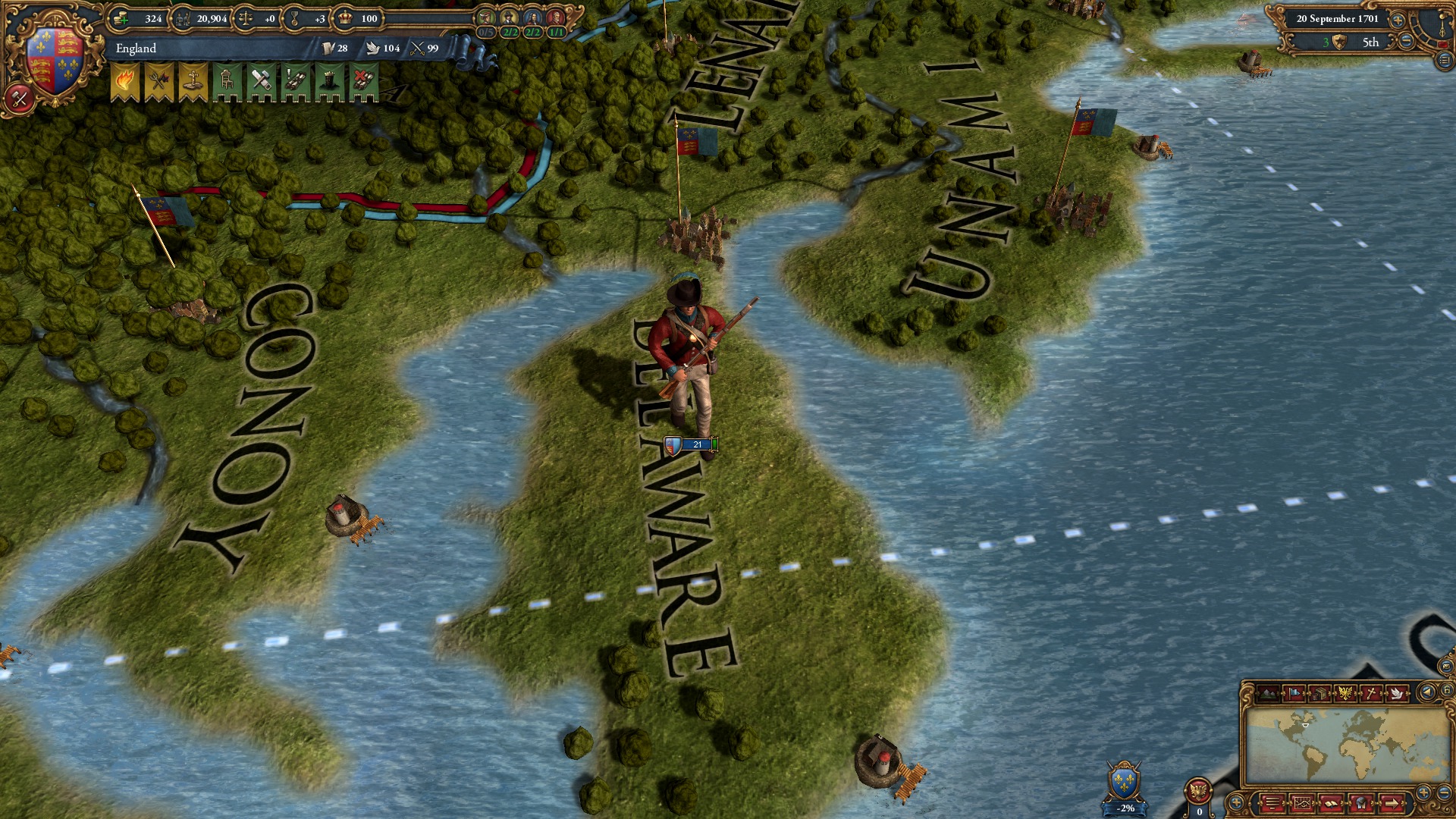Click the hire advisor alert banner
Screen dimensions: 1456x819
pos(227,80)
